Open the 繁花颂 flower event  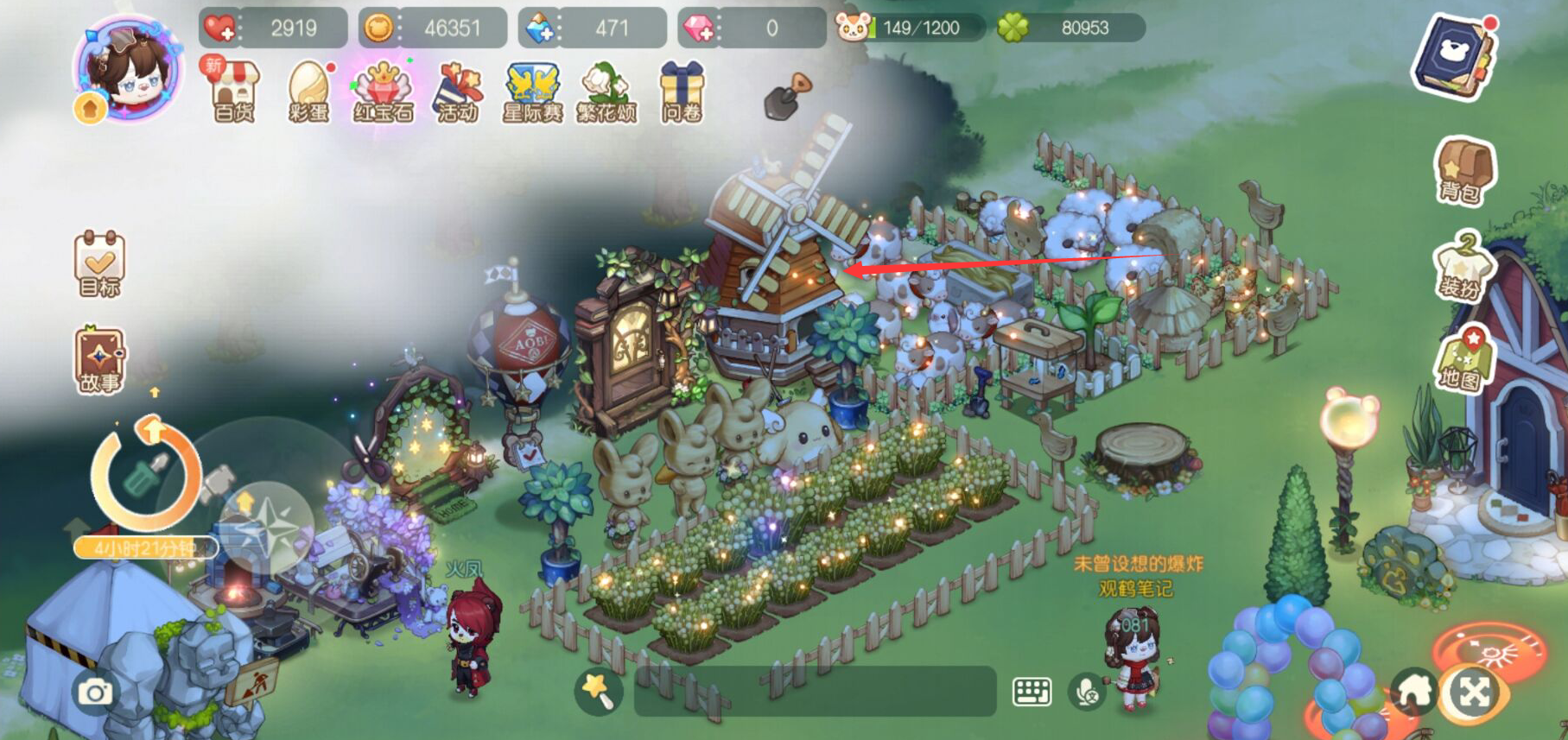pos(606,92)
